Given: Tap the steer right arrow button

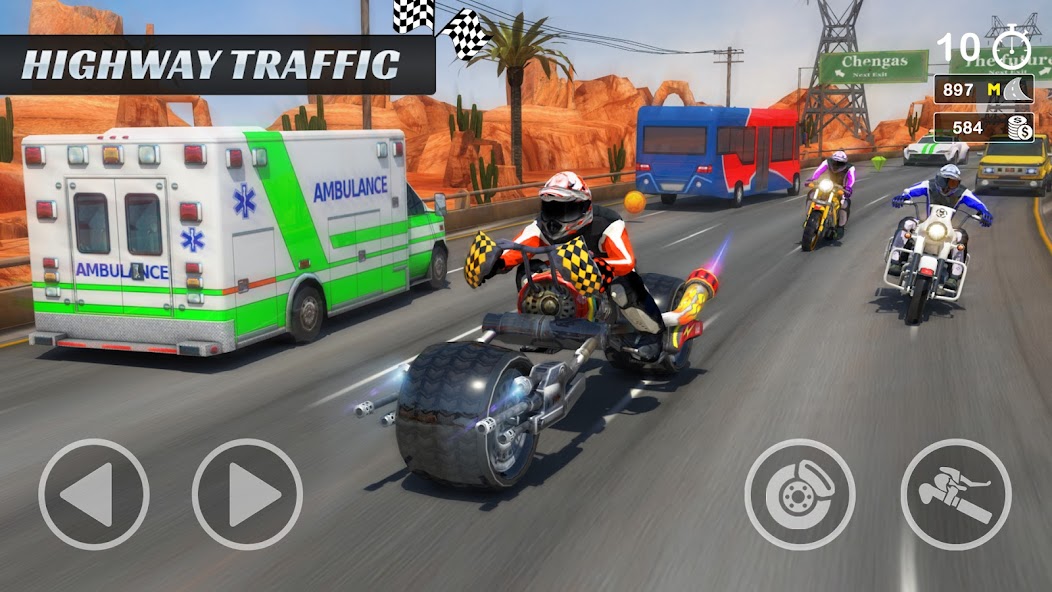Looking at the screenshot, I should coord(247,494).
